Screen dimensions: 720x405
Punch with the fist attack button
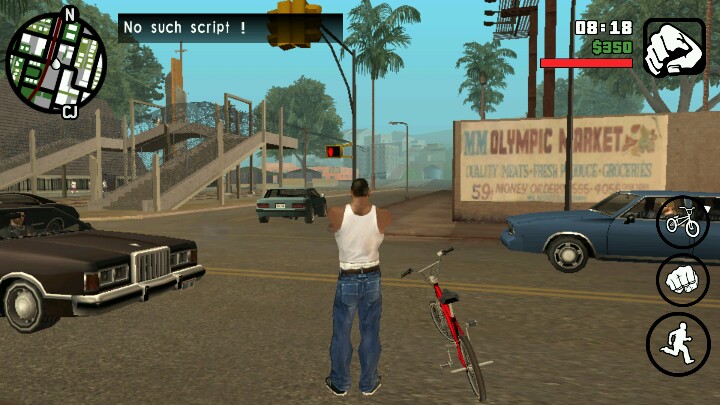click(x=682, y=280)
